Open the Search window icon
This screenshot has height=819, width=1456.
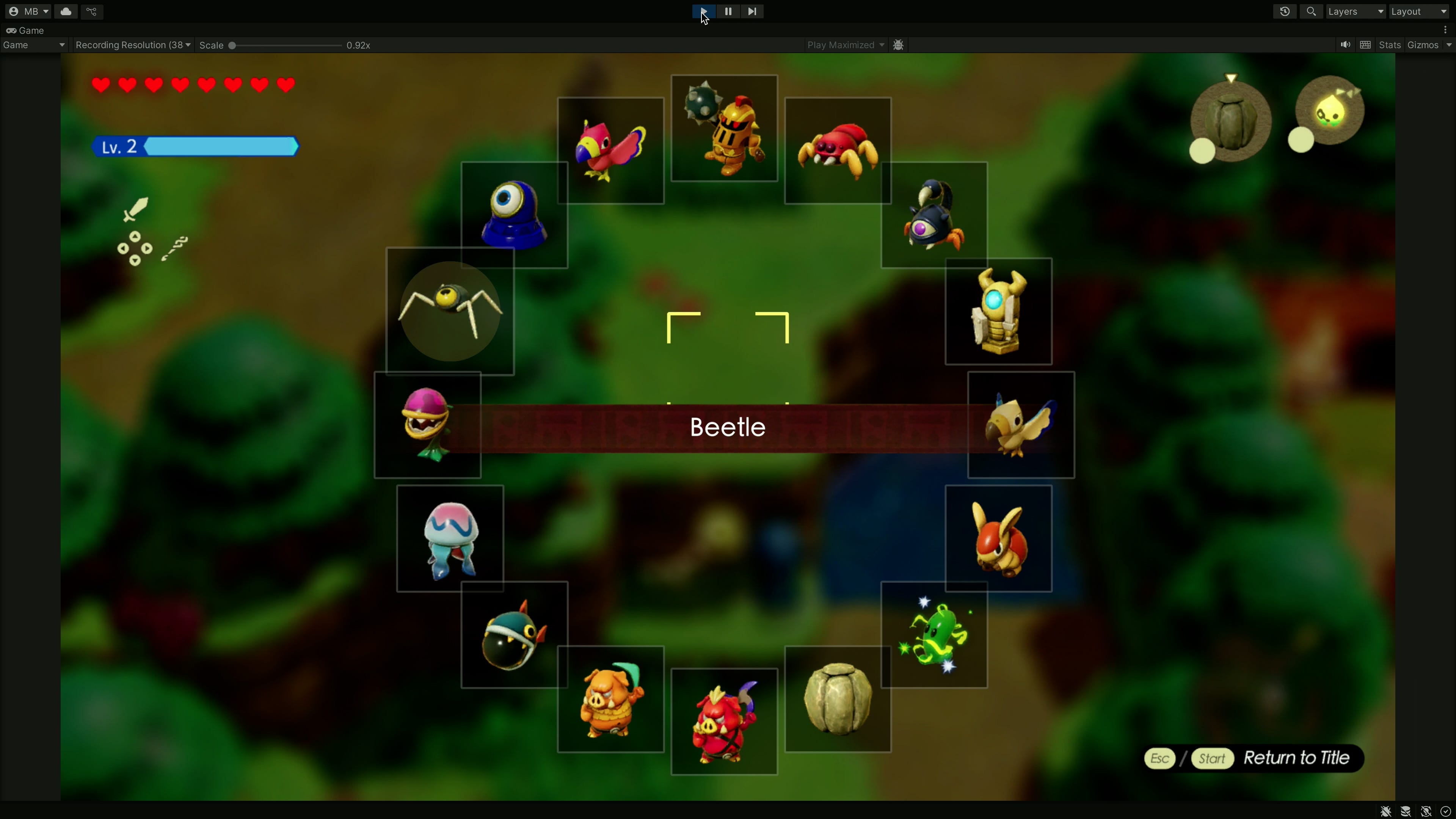1311,11
